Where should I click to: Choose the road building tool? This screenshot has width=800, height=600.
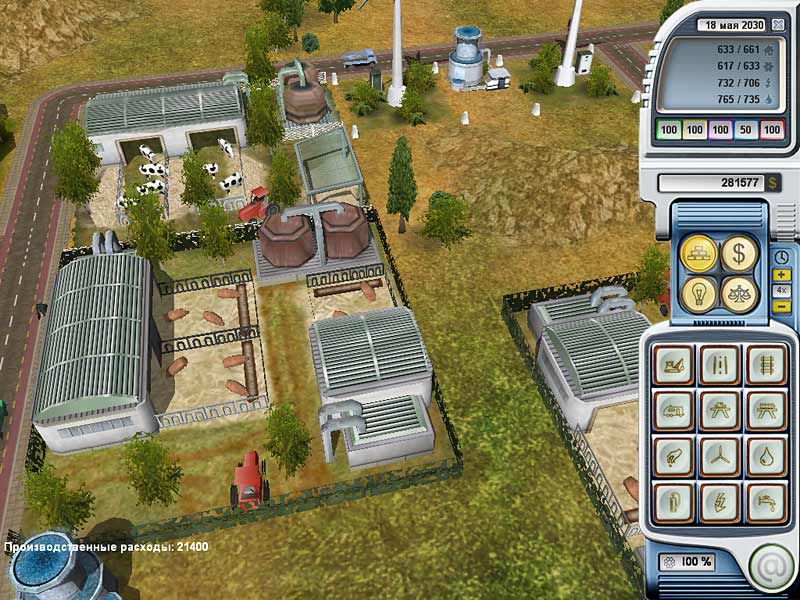point(719,365)
